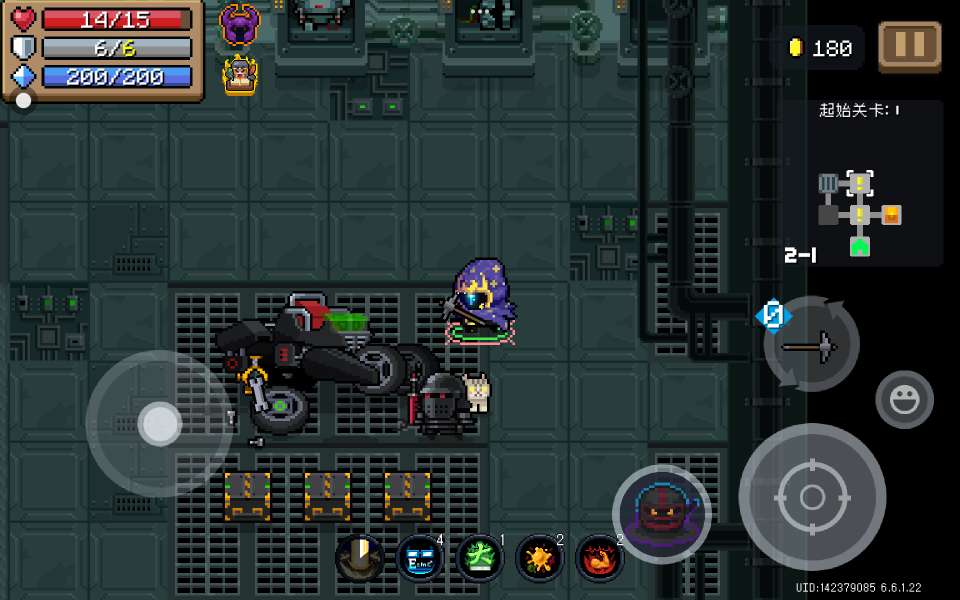Click the flaming mercenary portrait icon
The image size is (960, 600).
coord(240,75)
